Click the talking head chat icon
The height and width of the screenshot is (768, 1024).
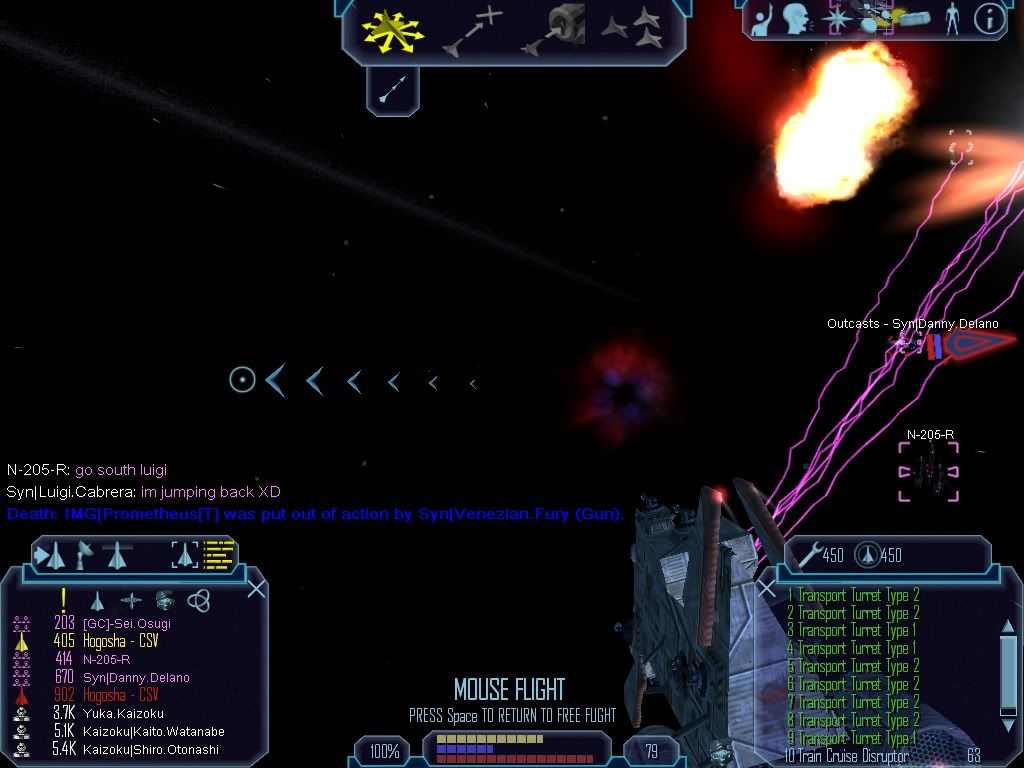click(796, 18)
